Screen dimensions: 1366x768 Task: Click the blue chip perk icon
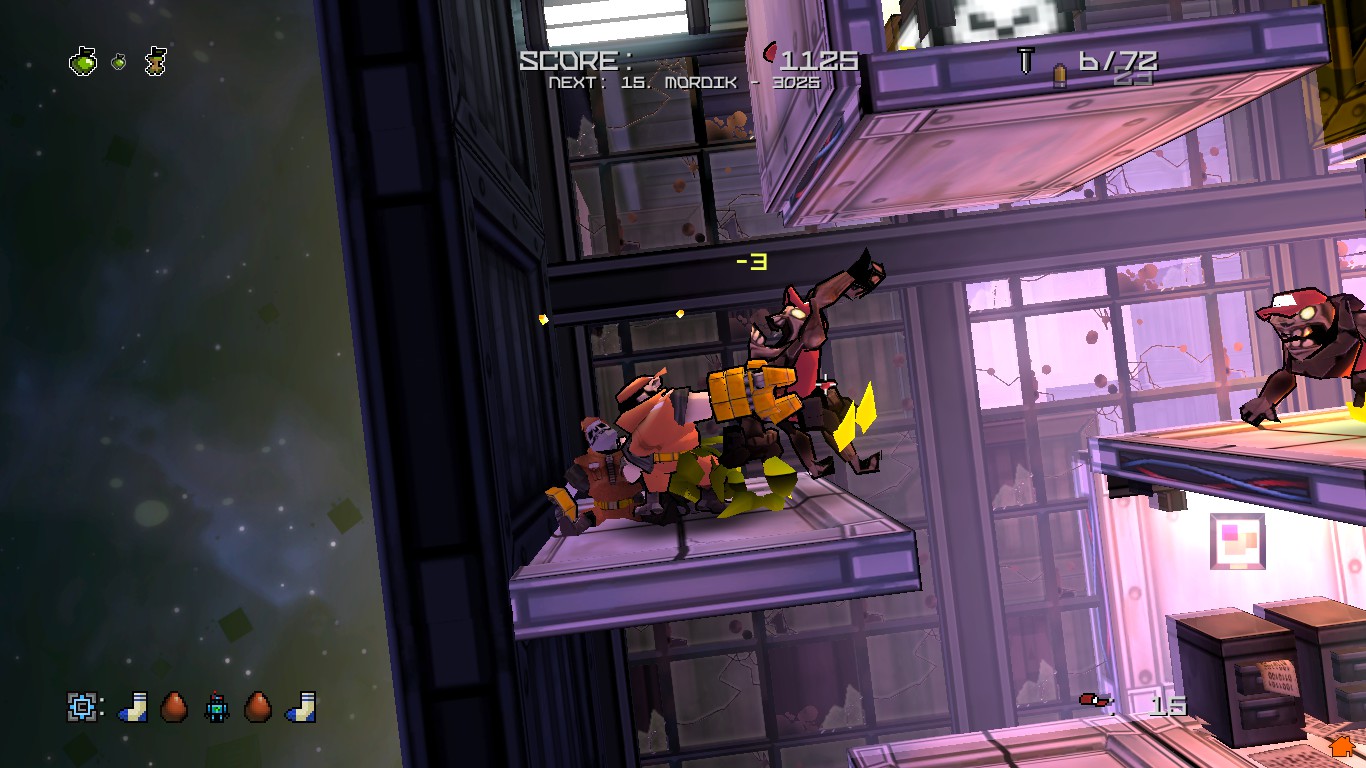[x=81, y=707]
